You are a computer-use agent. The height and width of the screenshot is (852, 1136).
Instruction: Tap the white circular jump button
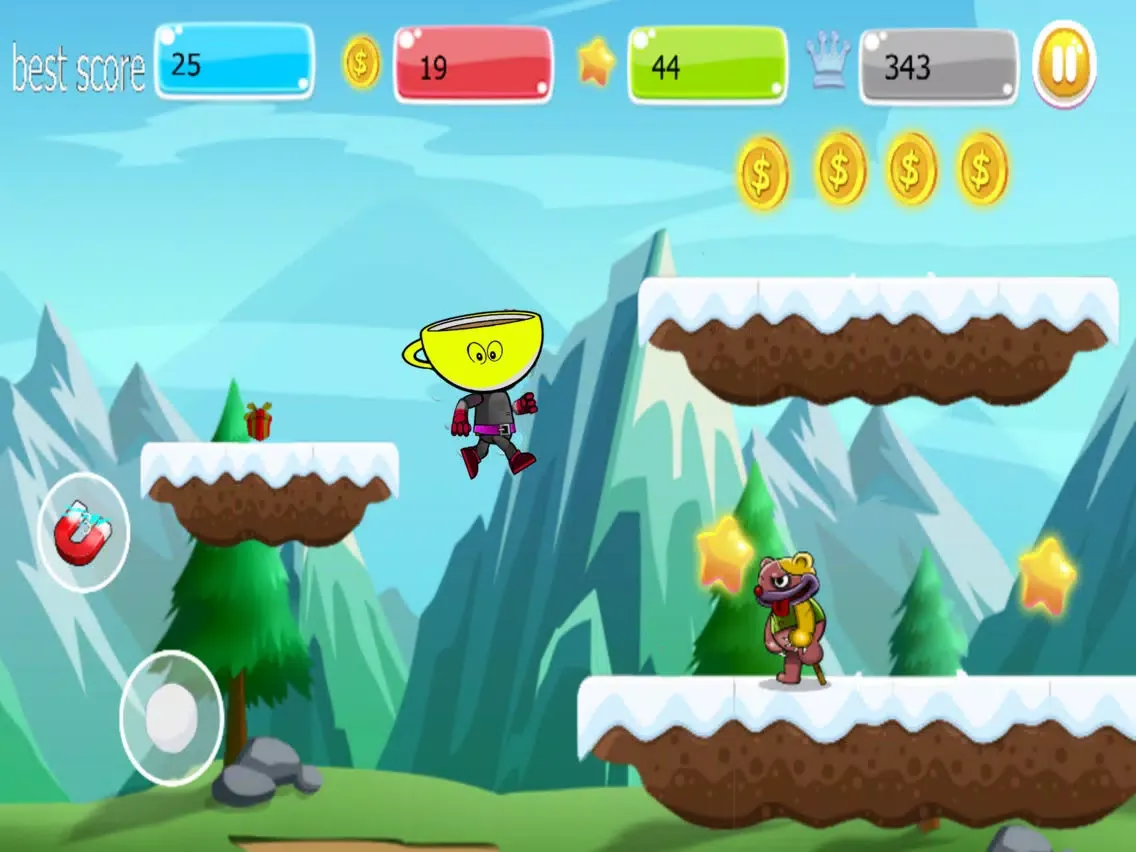[171, 716]
